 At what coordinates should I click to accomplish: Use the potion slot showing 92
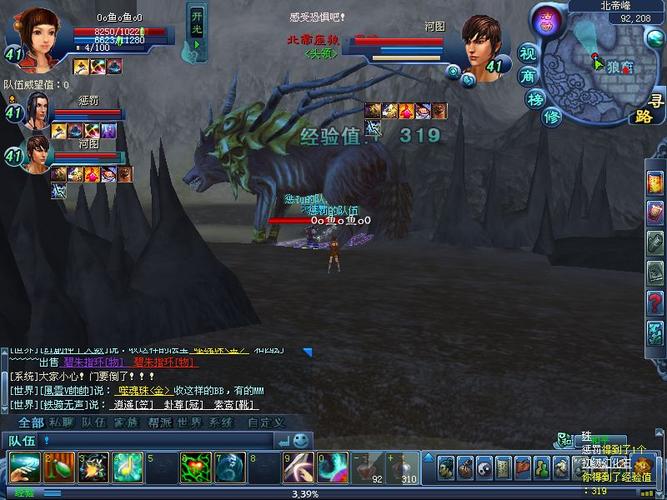coord(376,467)
